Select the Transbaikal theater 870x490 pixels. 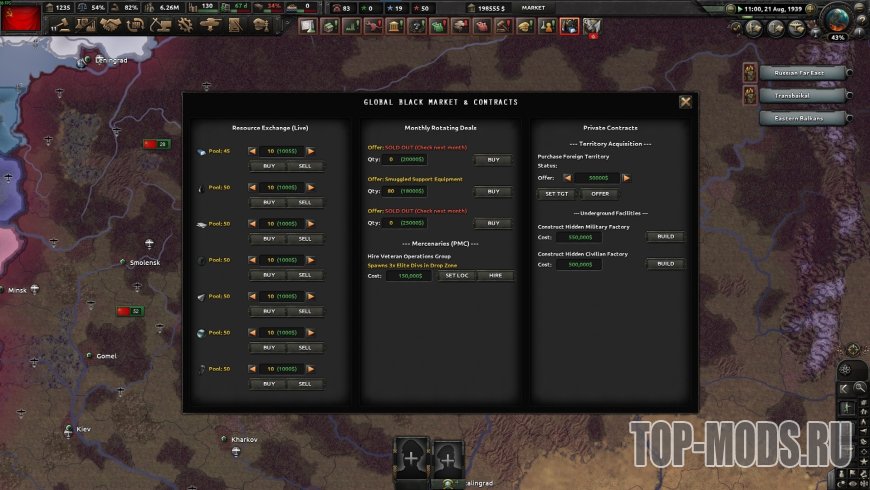coord(803,95)
